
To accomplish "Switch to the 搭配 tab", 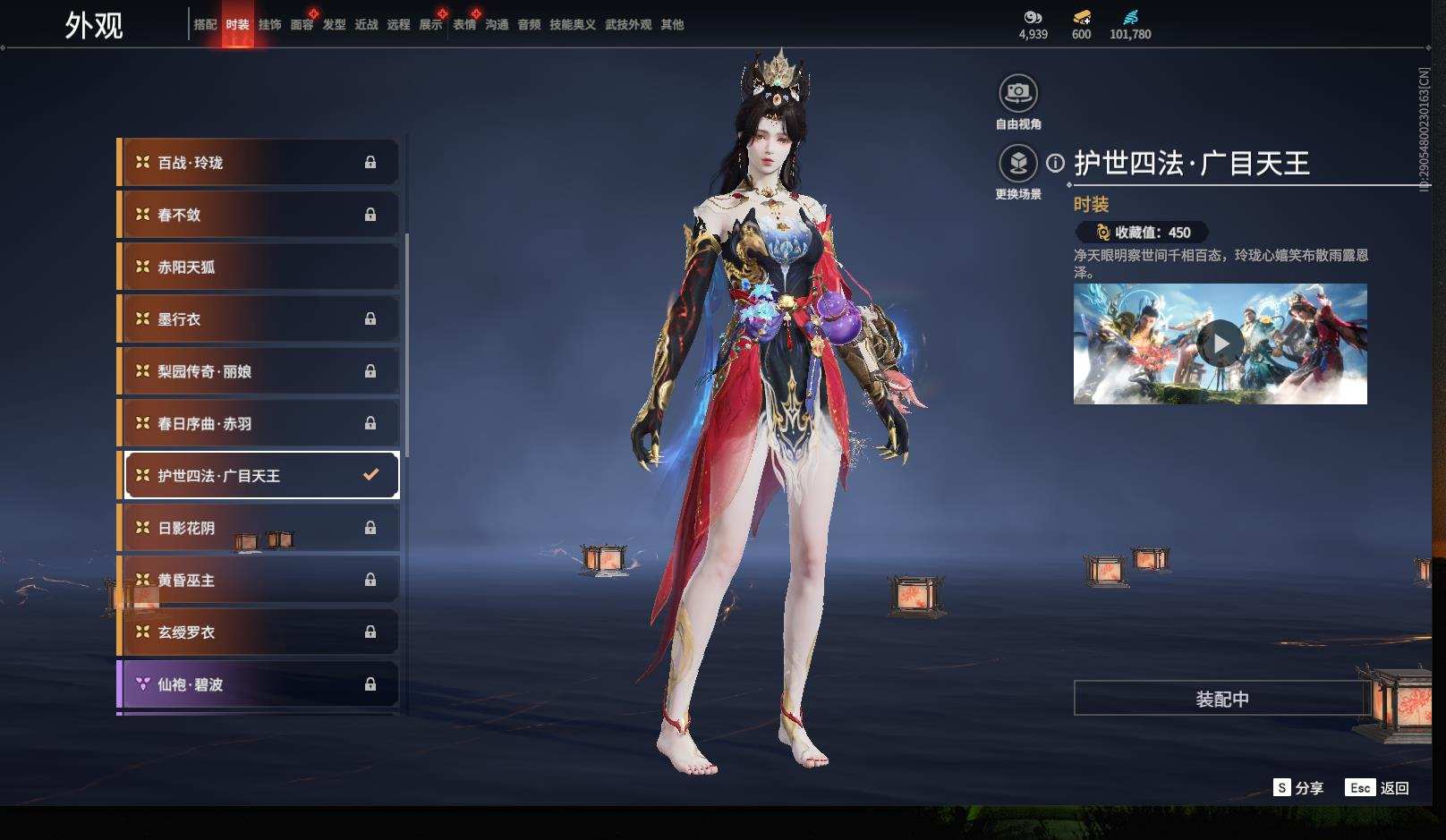I will click(x=205, y=25).
